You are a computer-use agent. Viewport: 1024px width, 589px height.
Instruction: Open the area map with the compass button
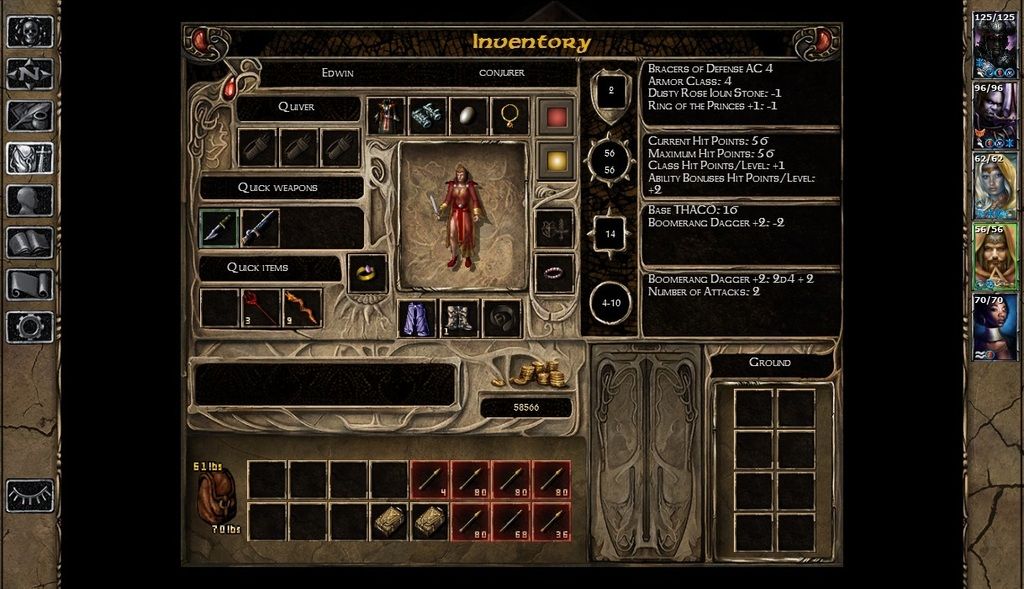coord(30,73)
